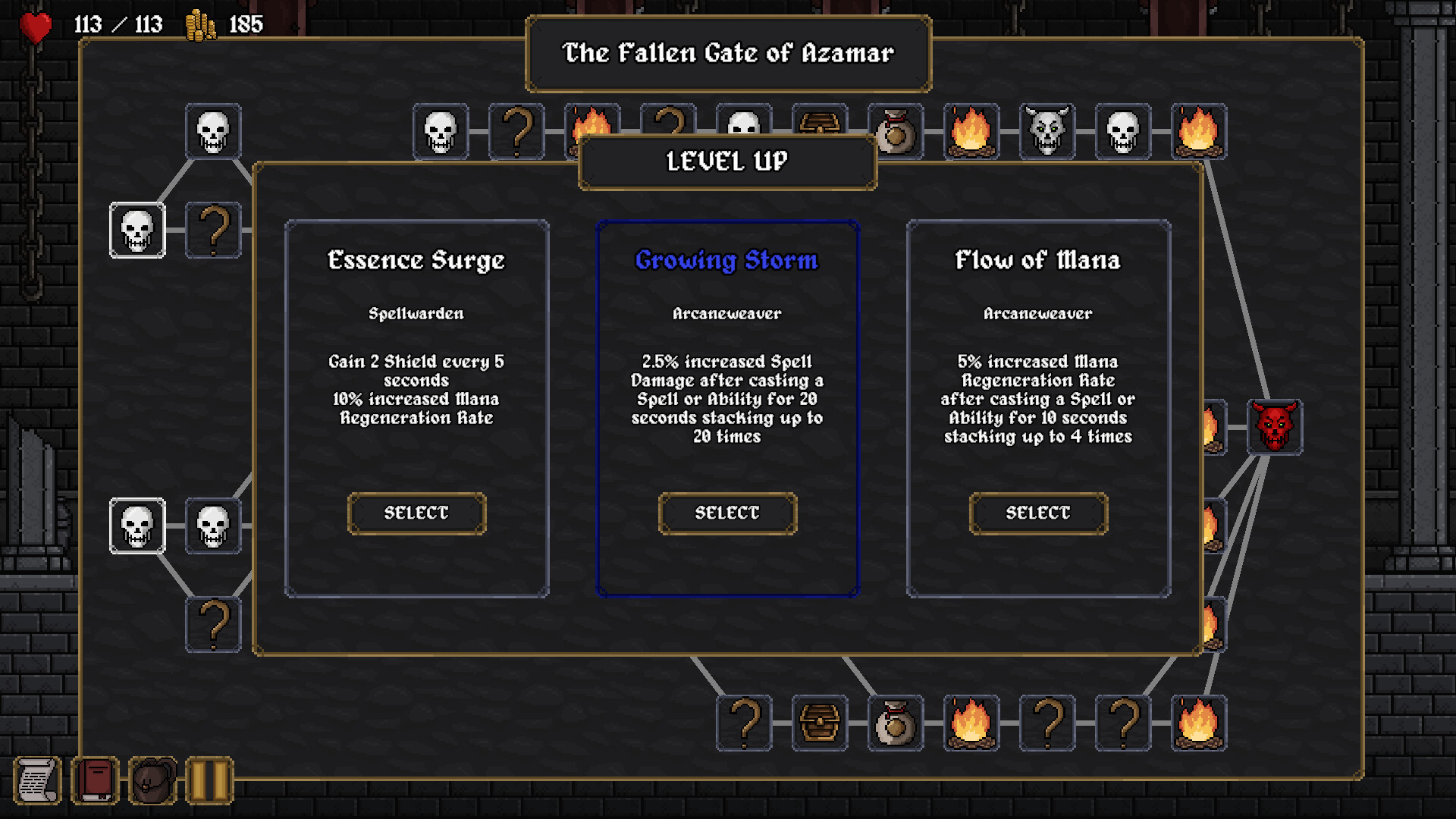Select the red demon boss node

[x=1275, y=427]
